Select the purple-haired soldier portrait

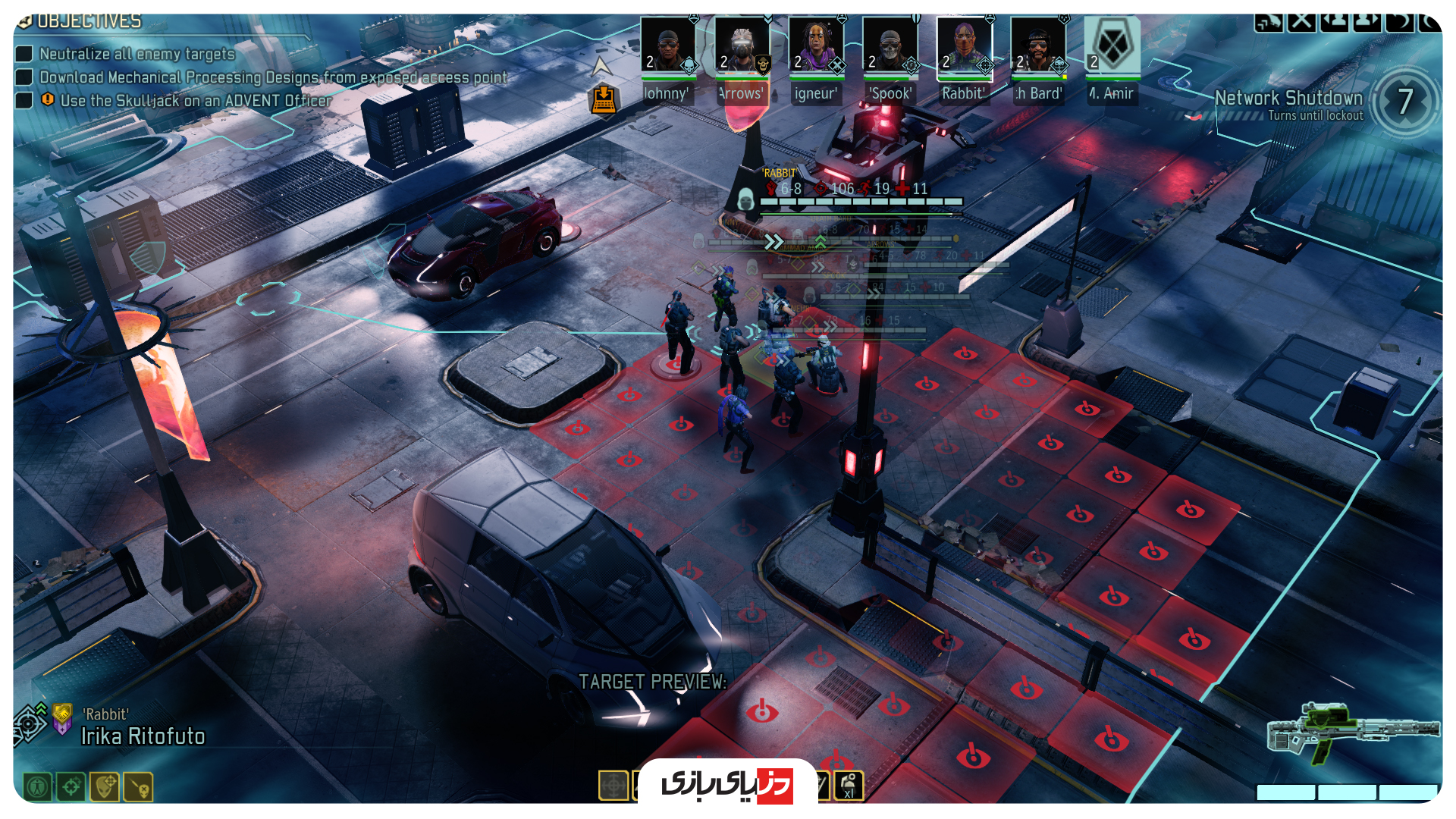[815, 47]
